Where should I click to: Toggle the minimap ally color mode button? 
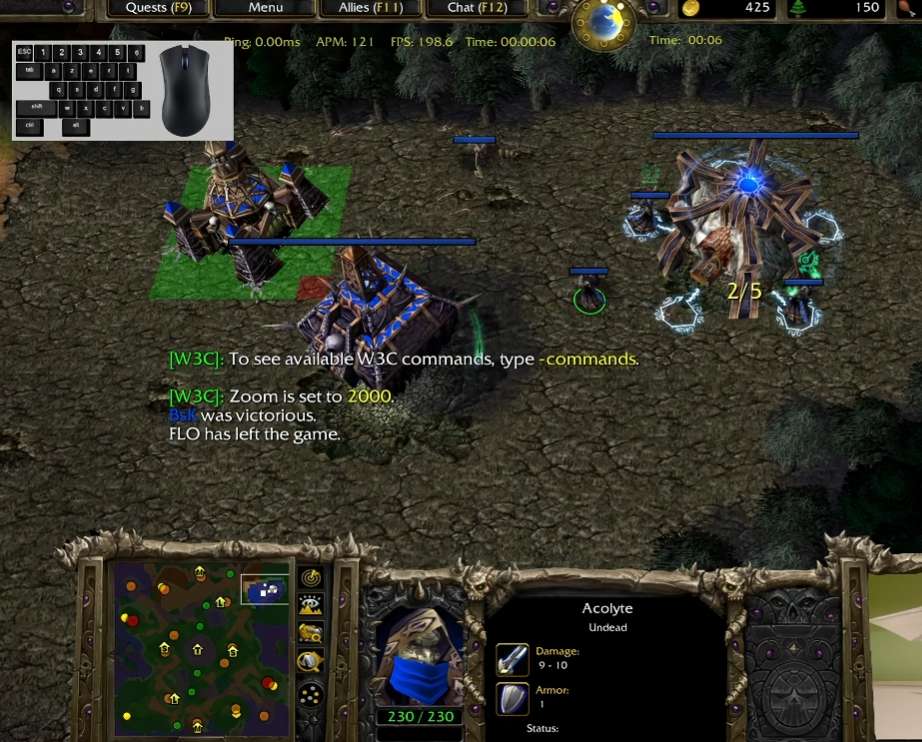311,633
